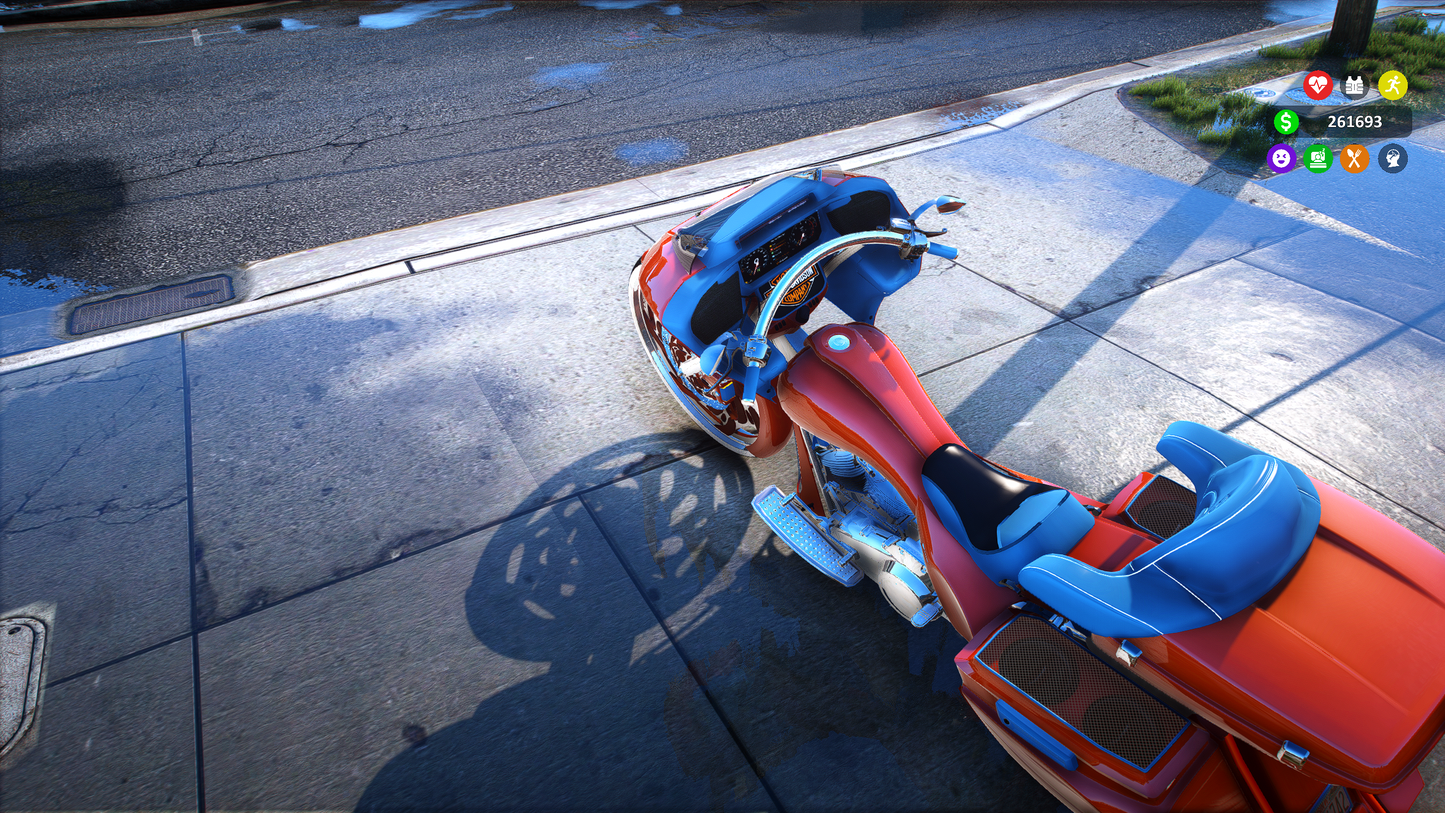Select the grey body armor vest icon
1445x813 pixels.
(1355, 85)
